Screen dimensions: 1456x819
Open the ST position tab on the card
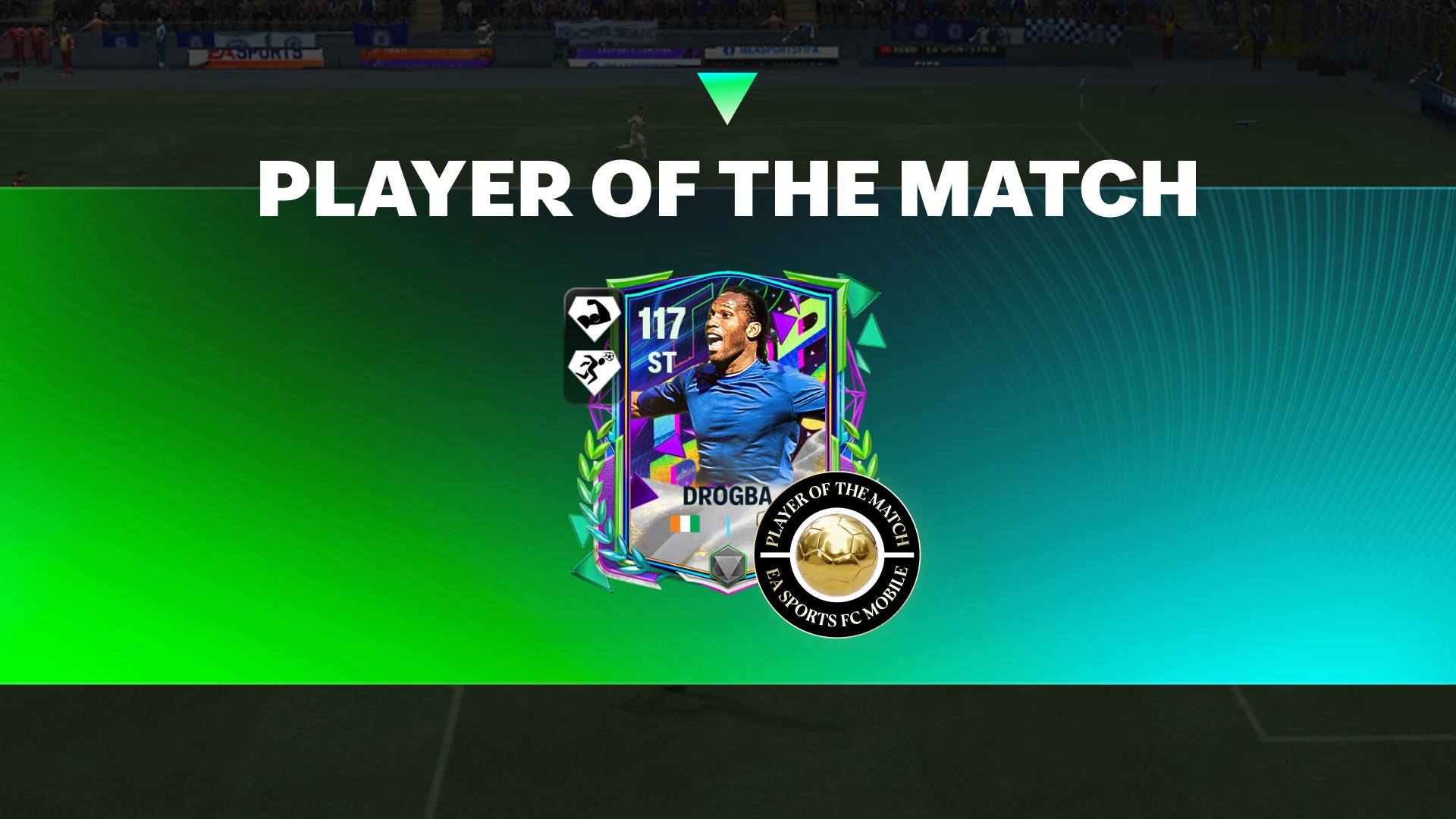tap(662, 362)
